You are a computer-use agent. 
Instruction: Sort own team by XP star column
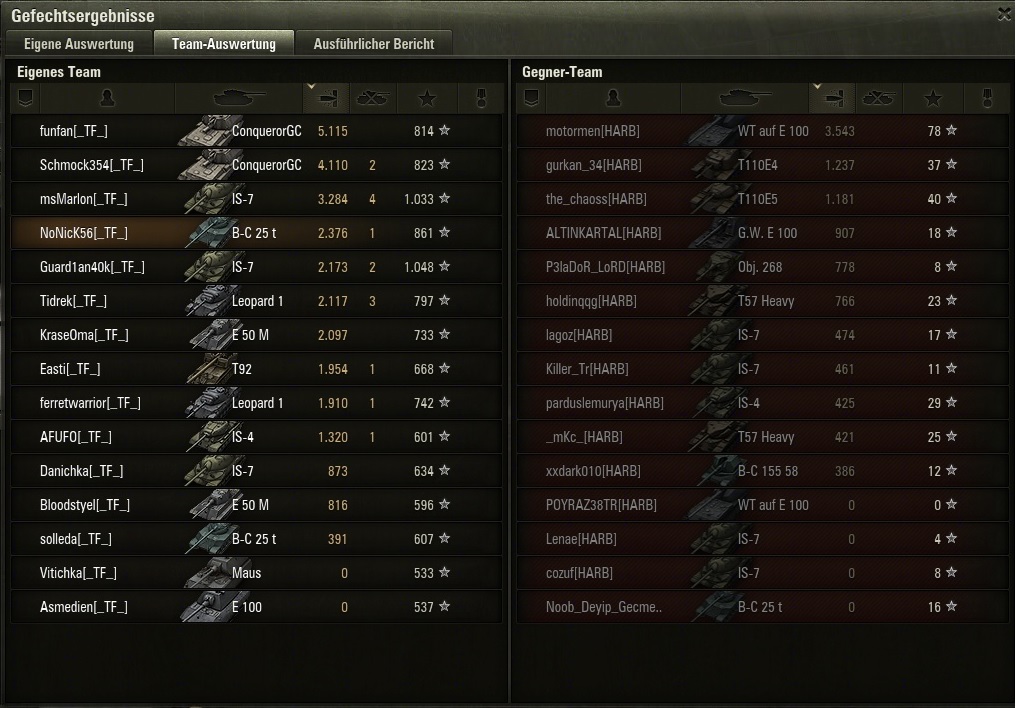[x=427, y=98]
